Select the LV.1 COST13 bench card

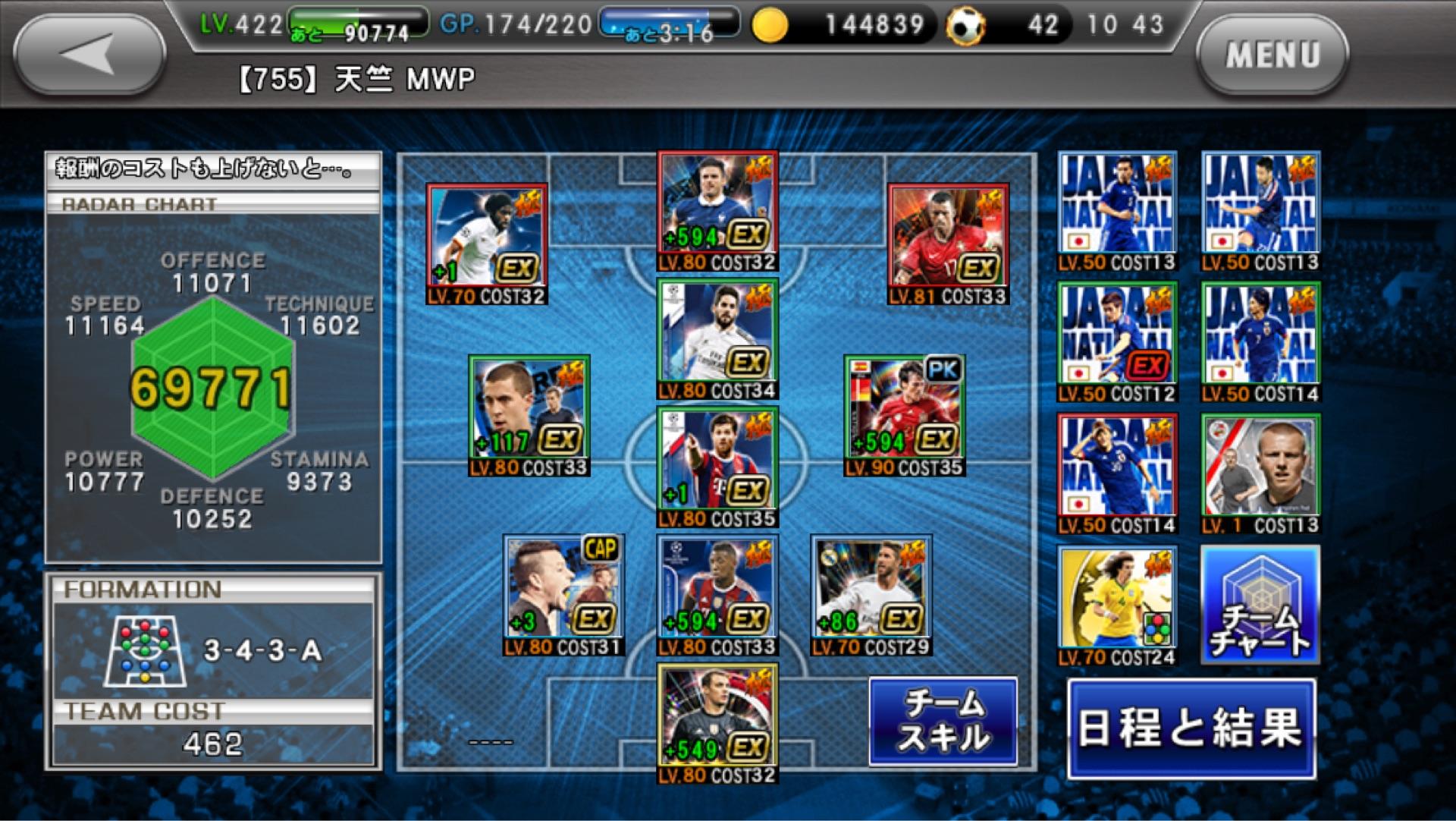1260,473
